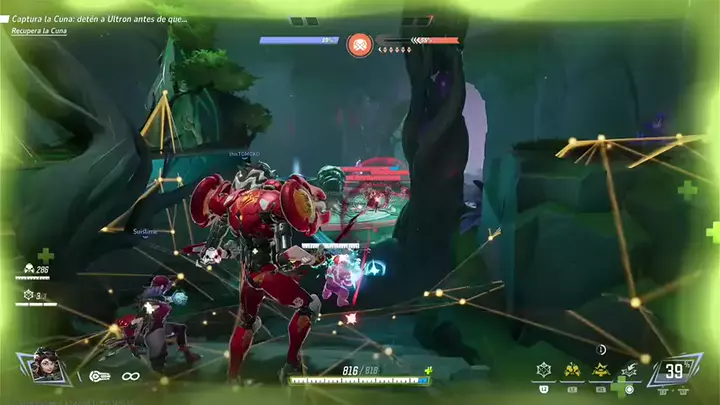Image resolution: width=720 pixels, height=405 pixels.
Task: Use the yellow twin-drone ability icon
Action: (x=573, y=370)
